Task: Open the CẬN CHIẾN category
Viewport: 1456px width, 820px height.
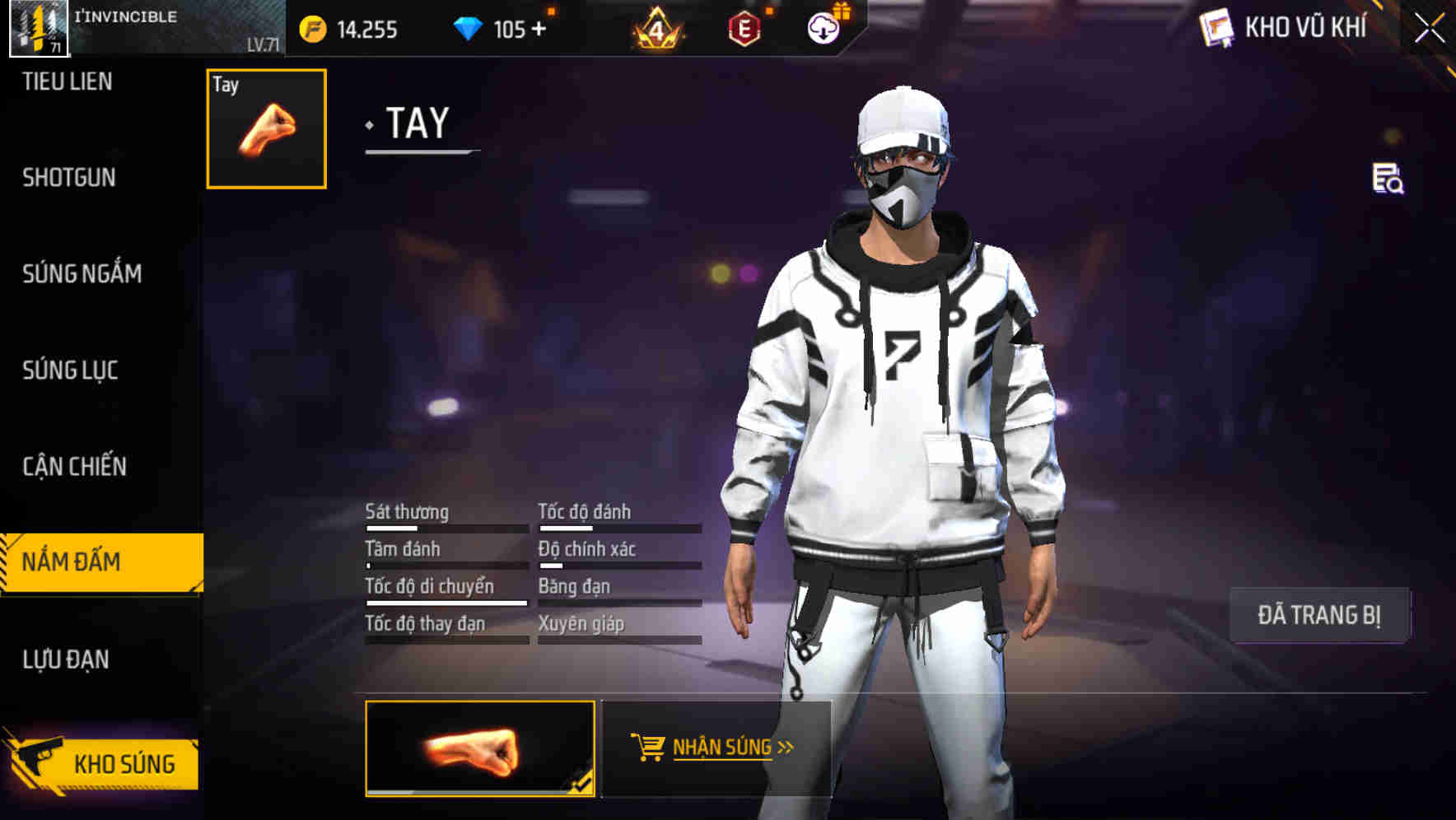Action: click(74, 467)
